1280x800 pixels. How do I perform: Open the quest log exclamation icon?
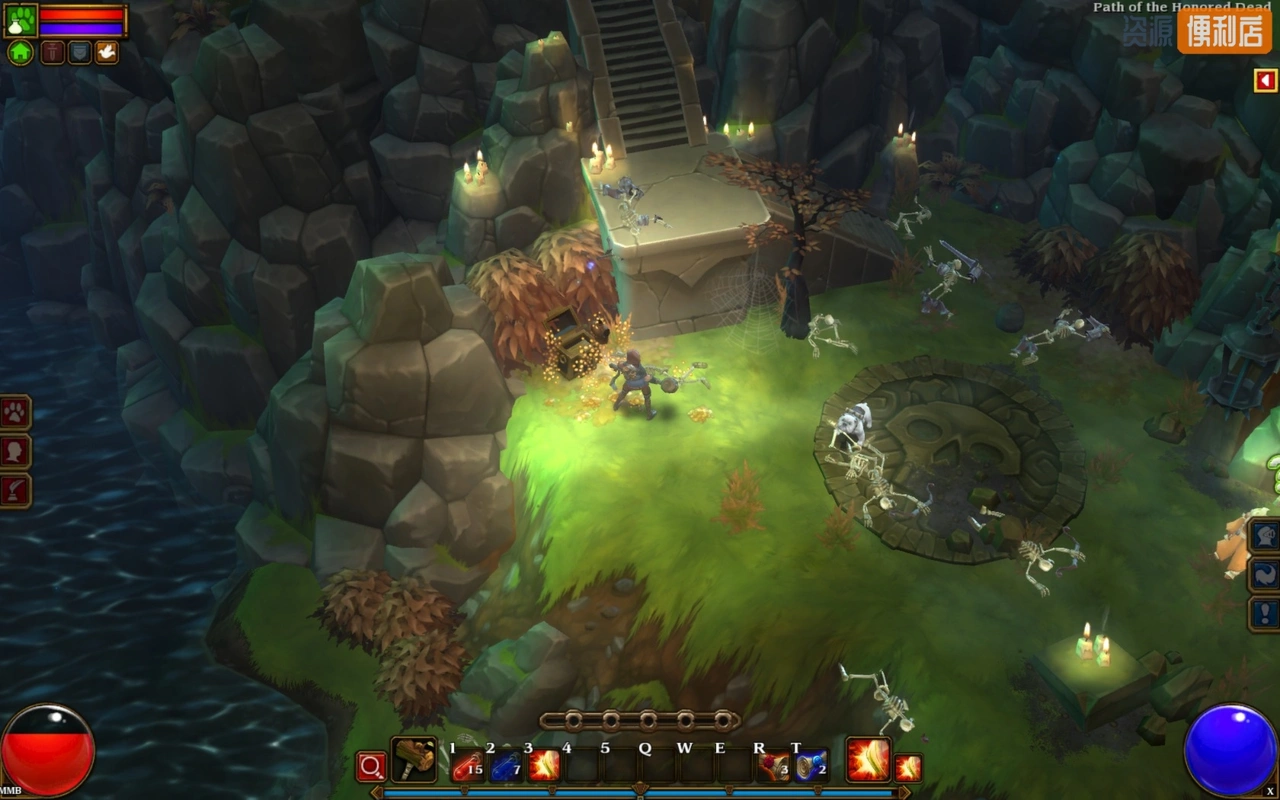click(1265, 613)
